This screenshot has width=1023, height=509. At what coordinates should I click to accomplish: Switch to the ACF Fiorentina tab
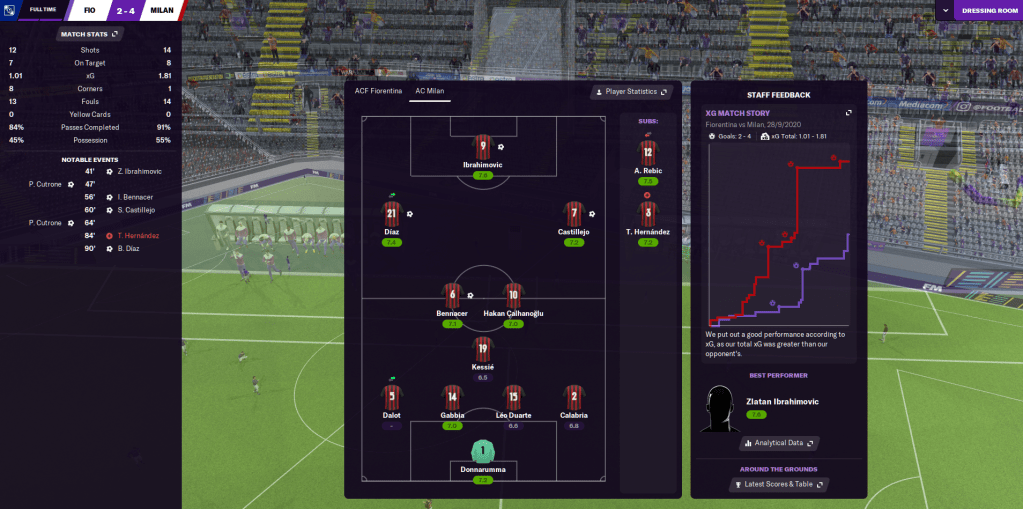click(x=378, y=92)
